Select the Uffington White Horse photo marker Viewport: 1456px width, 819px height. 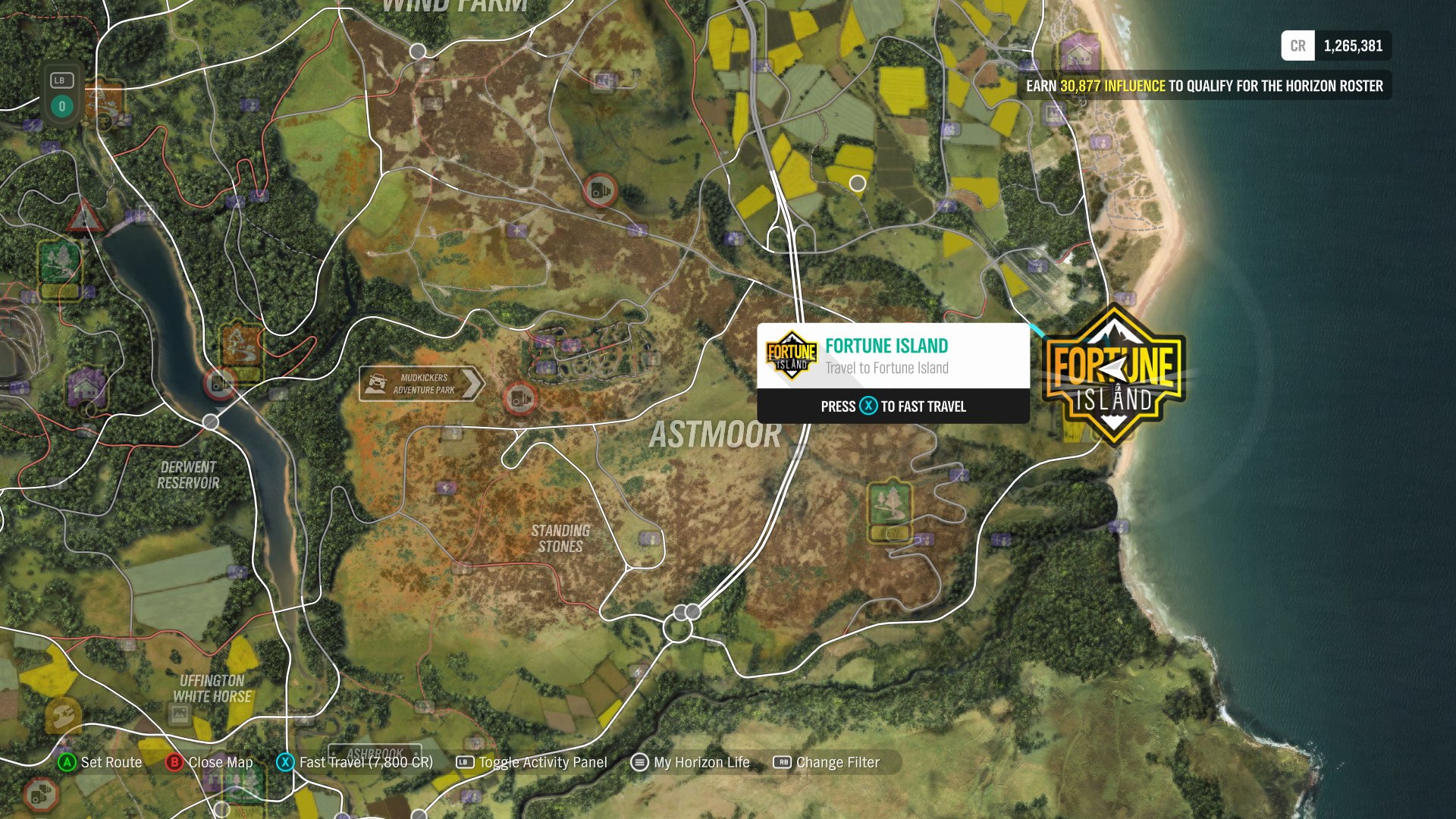pyautogui.click(x=180, y=714)
